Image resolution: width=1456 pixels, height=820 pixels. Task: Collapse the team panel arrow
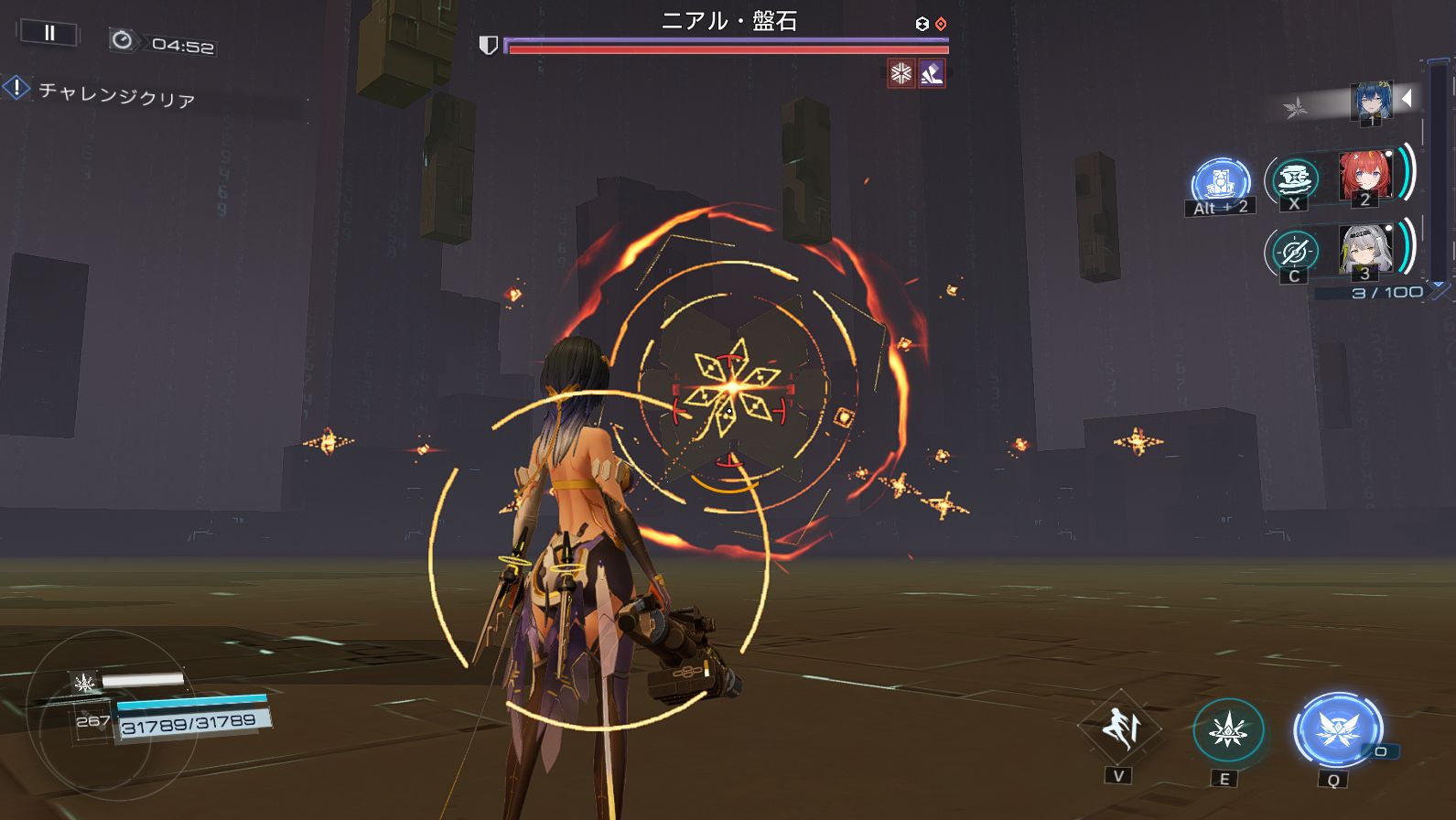[1407, 97]
